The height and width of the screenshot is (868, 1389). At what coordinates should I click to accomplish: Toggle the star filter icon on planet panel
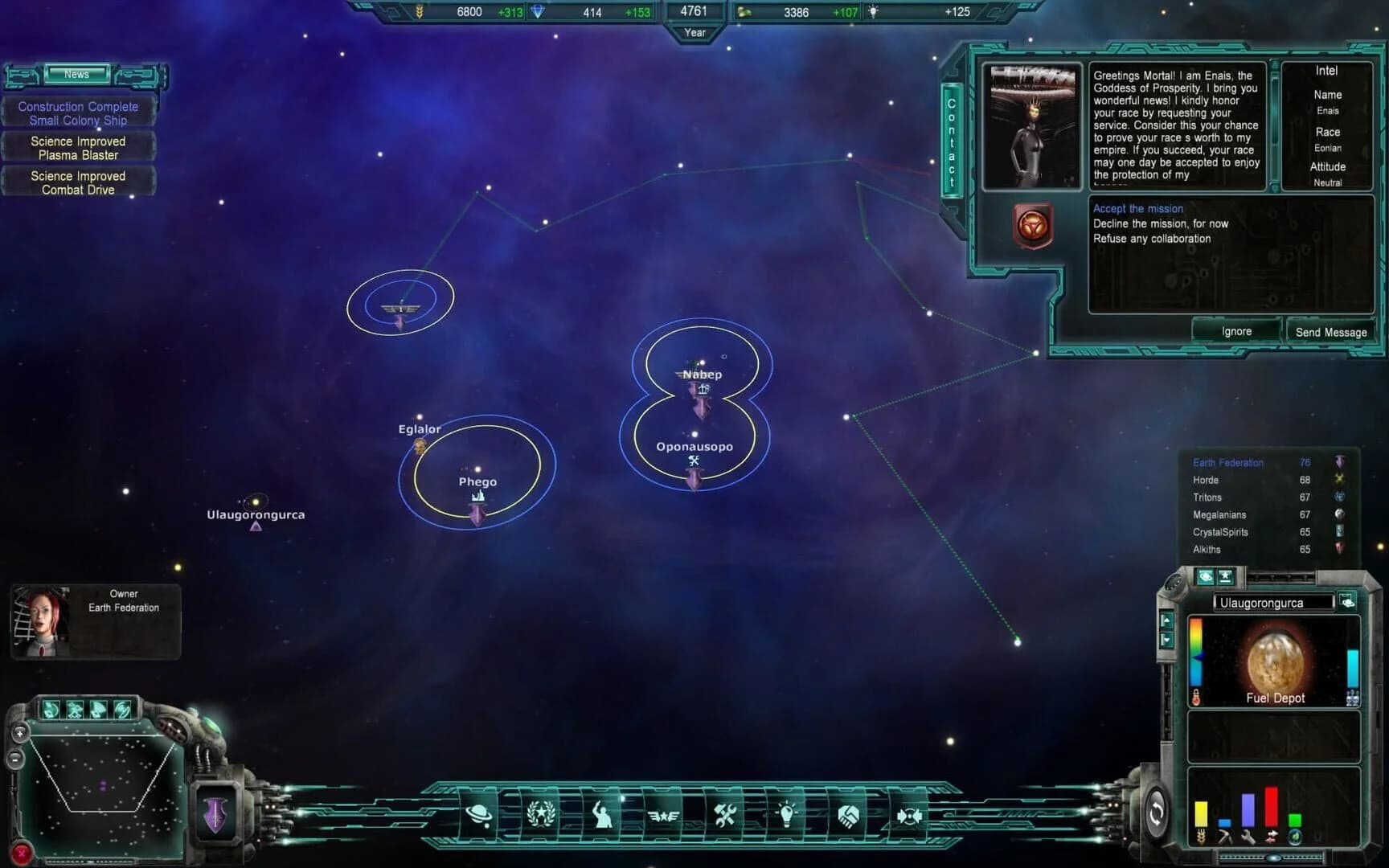[x=1225, y=577]
